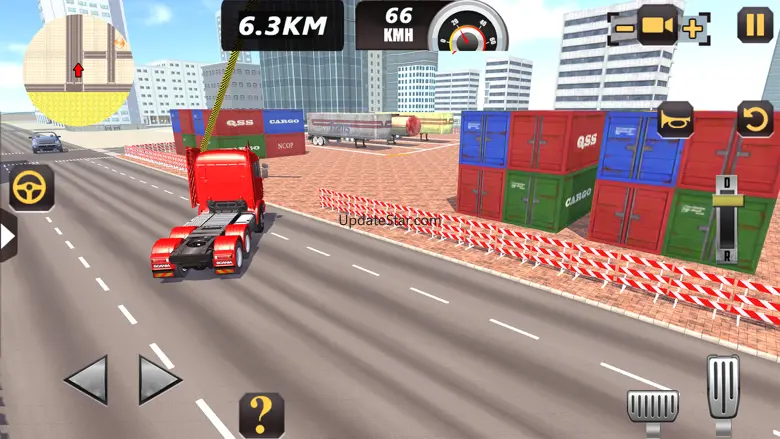Tap the steering wheel control mode icon
Viewport: 780px width, 439px height.
click(30, 187)
